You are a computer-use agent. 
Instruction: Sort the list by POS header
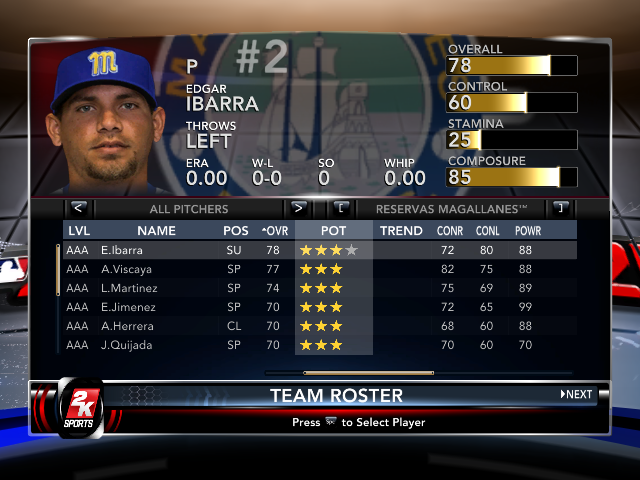click(236, 231)
